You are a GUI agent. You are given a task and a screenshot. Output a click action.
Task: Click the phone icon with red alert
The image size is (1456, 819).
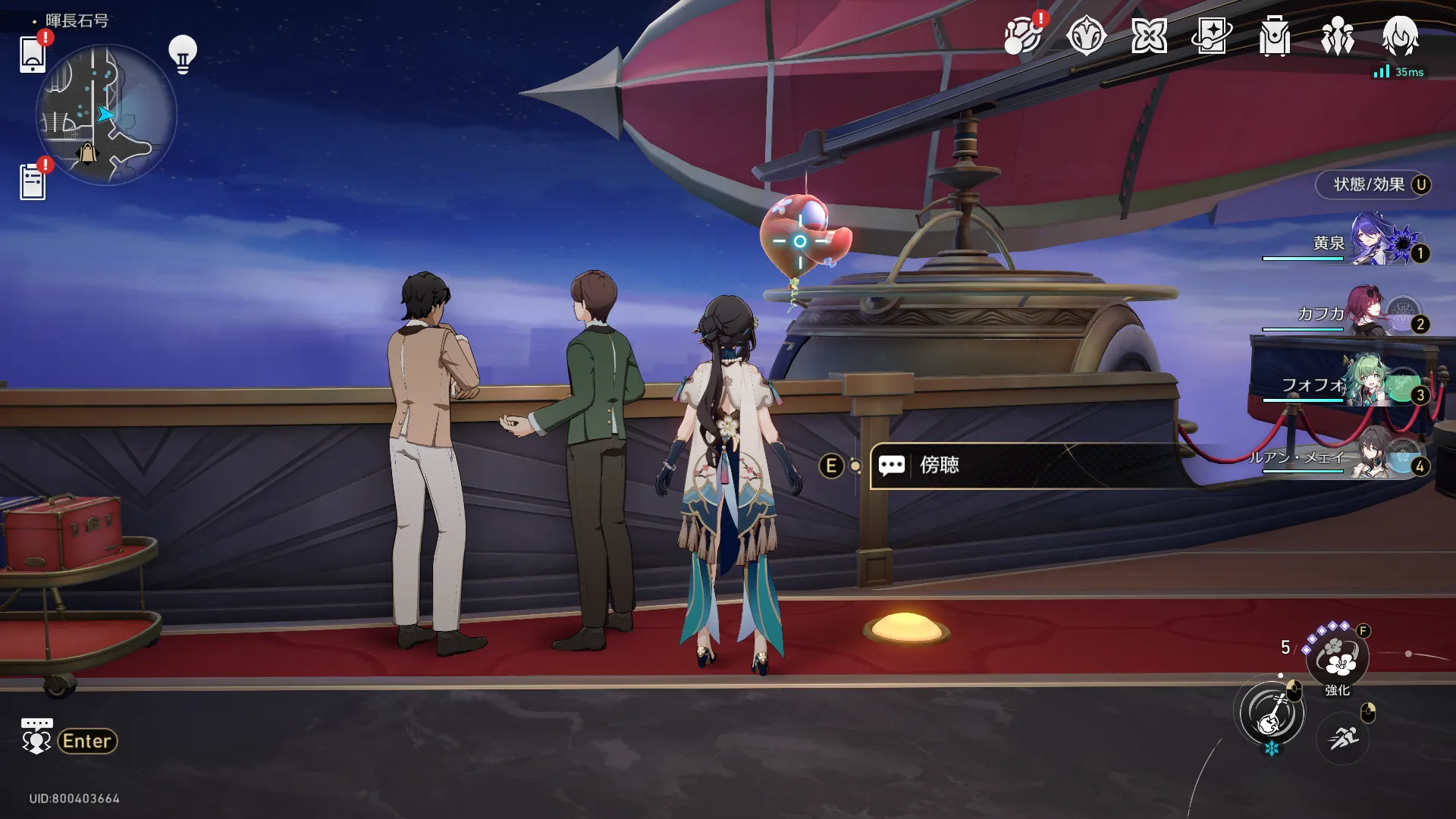(33, 53)
